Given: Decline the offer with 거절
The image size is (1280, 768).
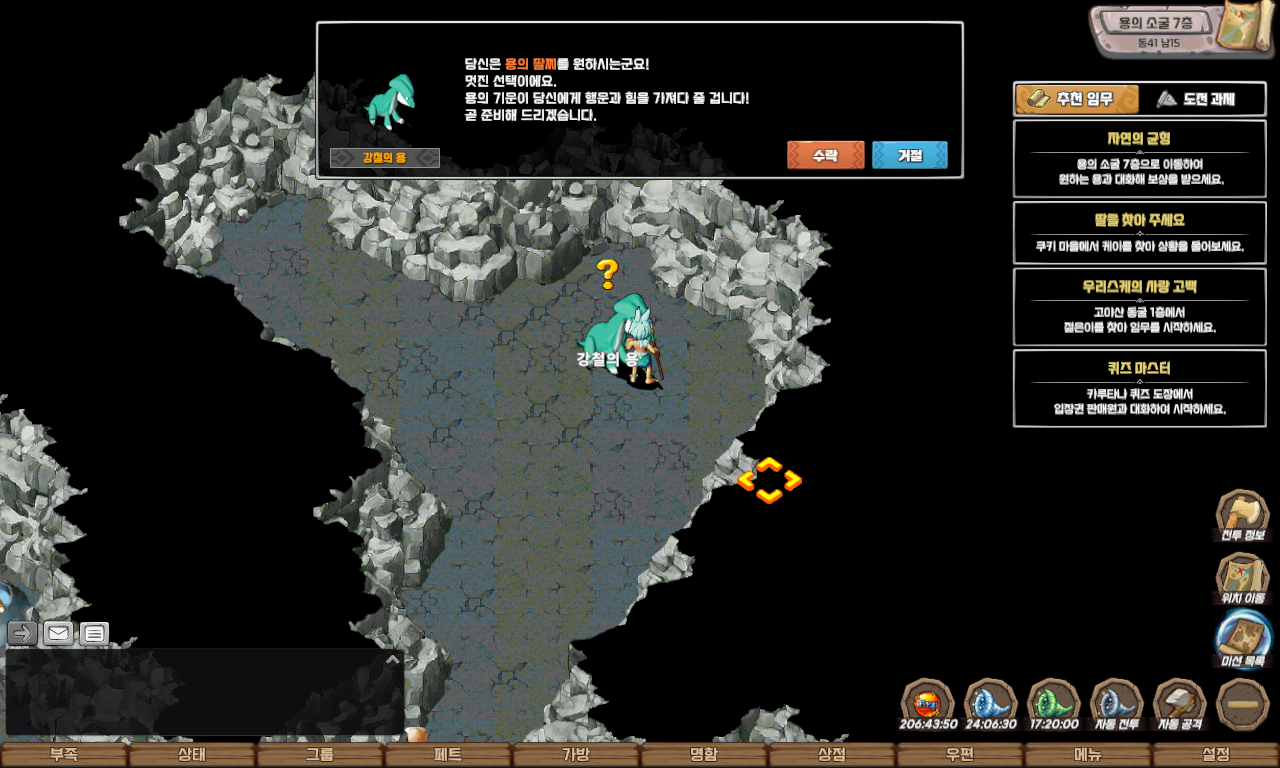Looking at the screenshot, I should 909,155.
